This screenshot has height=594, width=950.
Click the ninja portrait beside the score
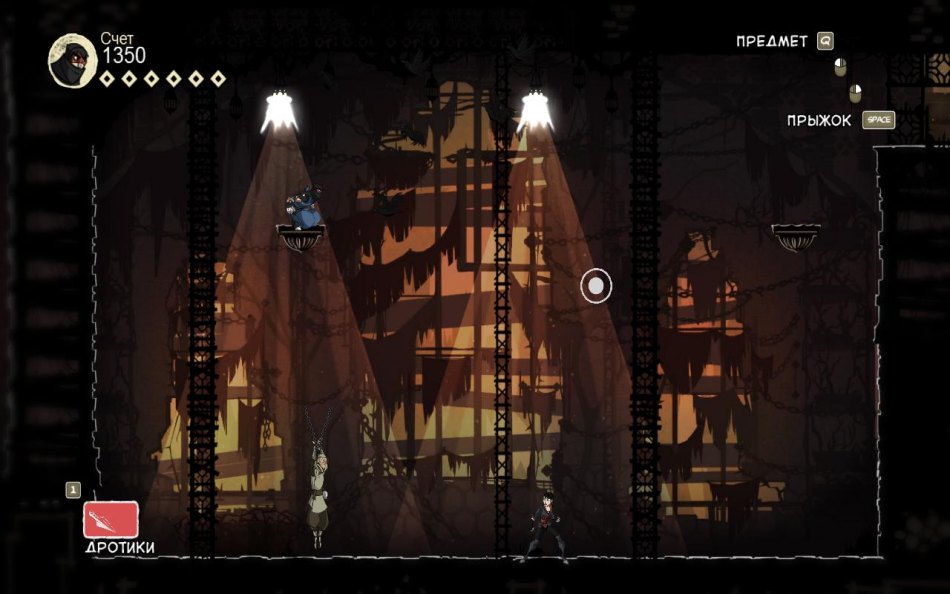pos(72,60)
